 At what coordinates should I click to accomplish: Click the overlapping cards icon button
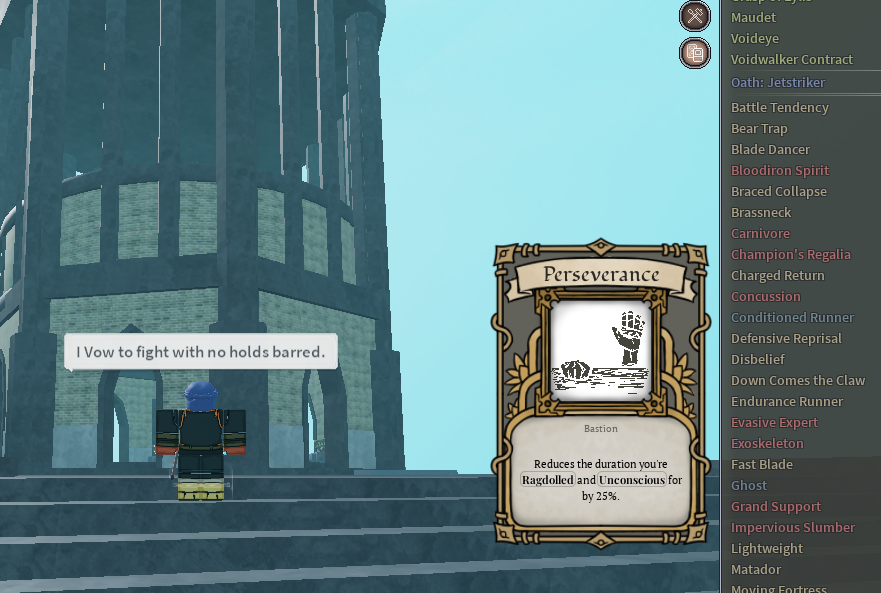pos(695,53)
